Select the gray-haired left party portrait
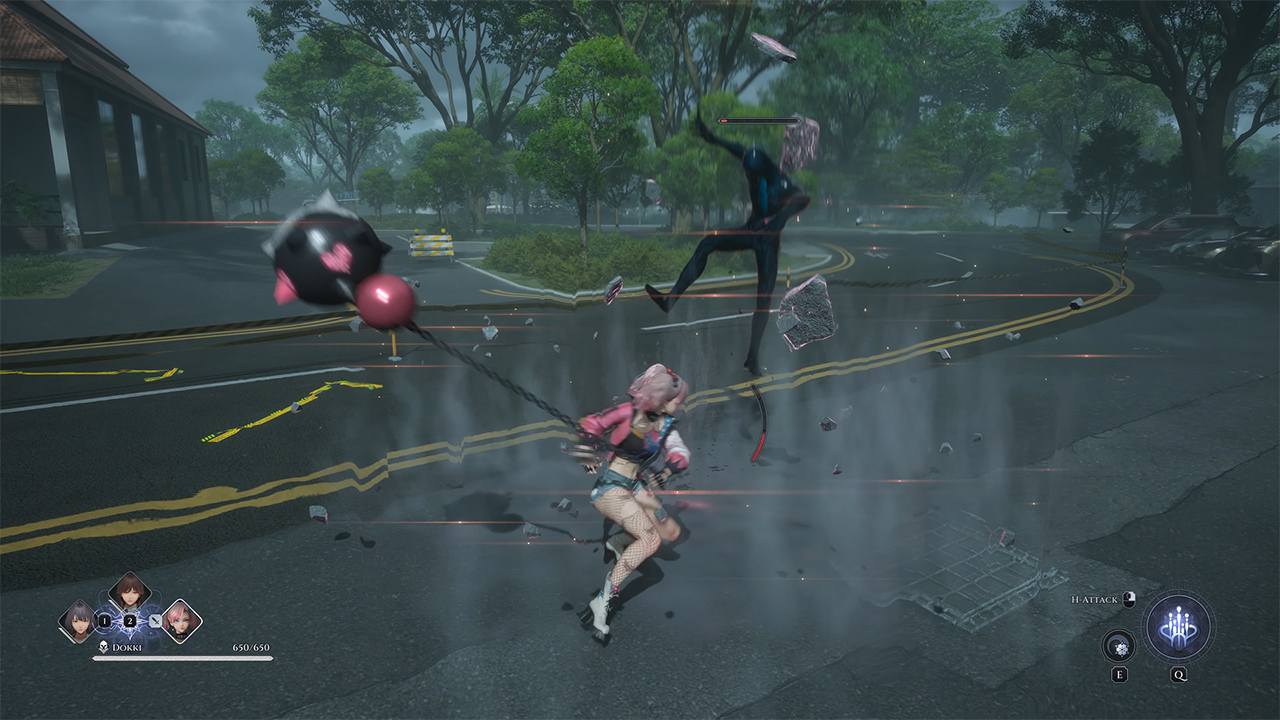1280x720 pixels. (x=78, y=620)
